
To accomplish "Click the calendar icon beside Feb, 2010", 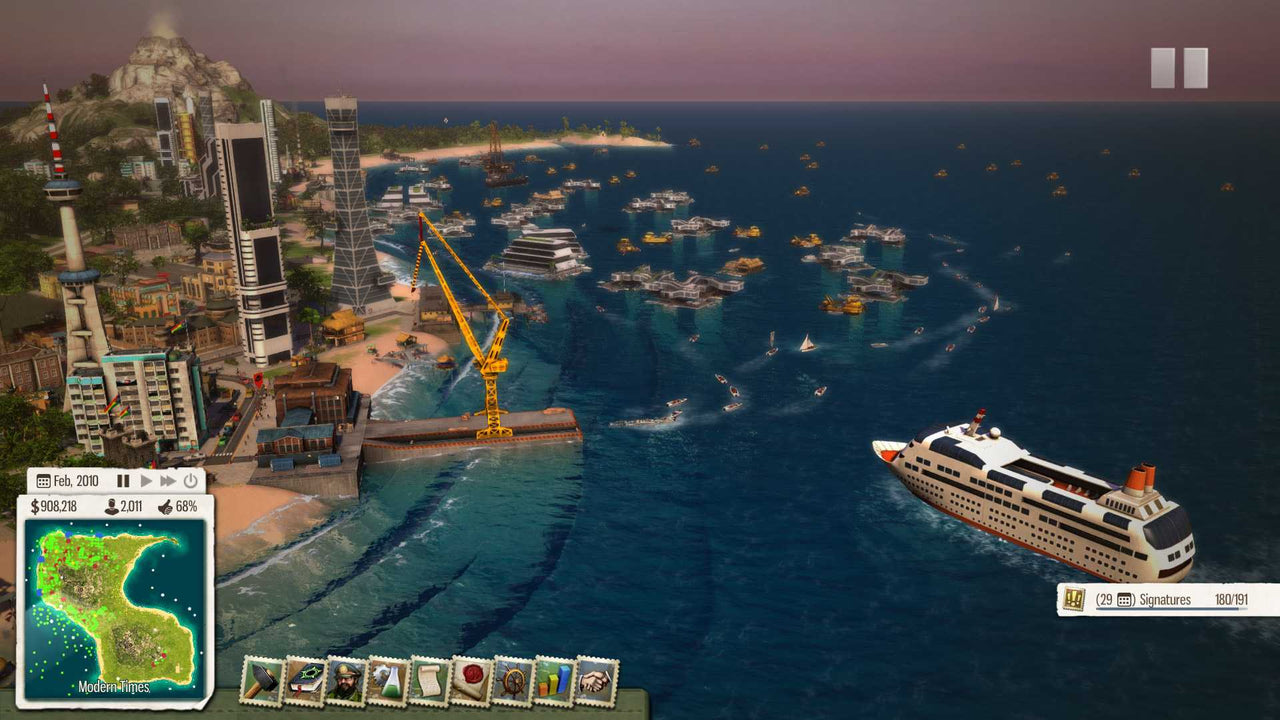I will tap(44, 482).
